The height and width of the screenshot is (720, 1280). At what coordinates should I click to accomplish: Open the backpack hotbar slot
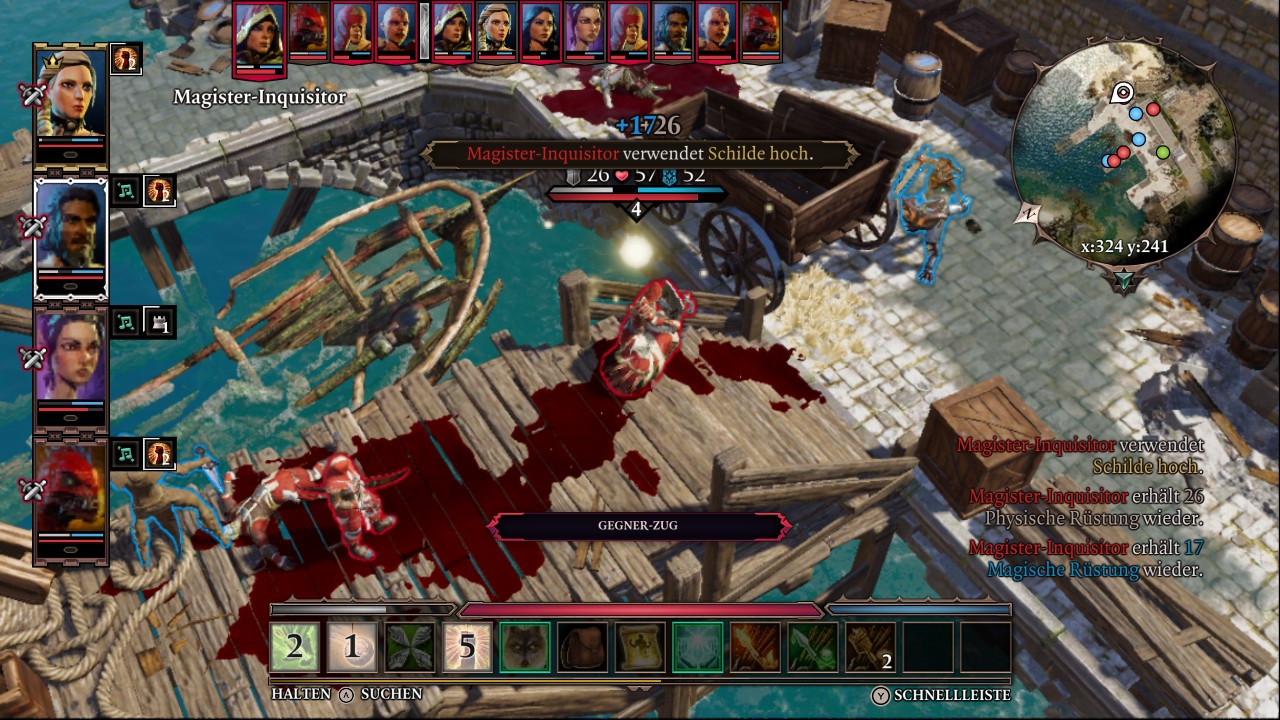(x=582, y=647)
